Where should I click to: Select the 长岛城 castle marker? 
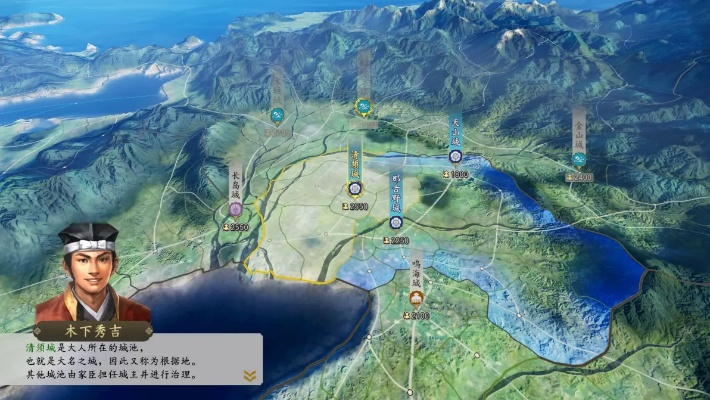(235, 209)
